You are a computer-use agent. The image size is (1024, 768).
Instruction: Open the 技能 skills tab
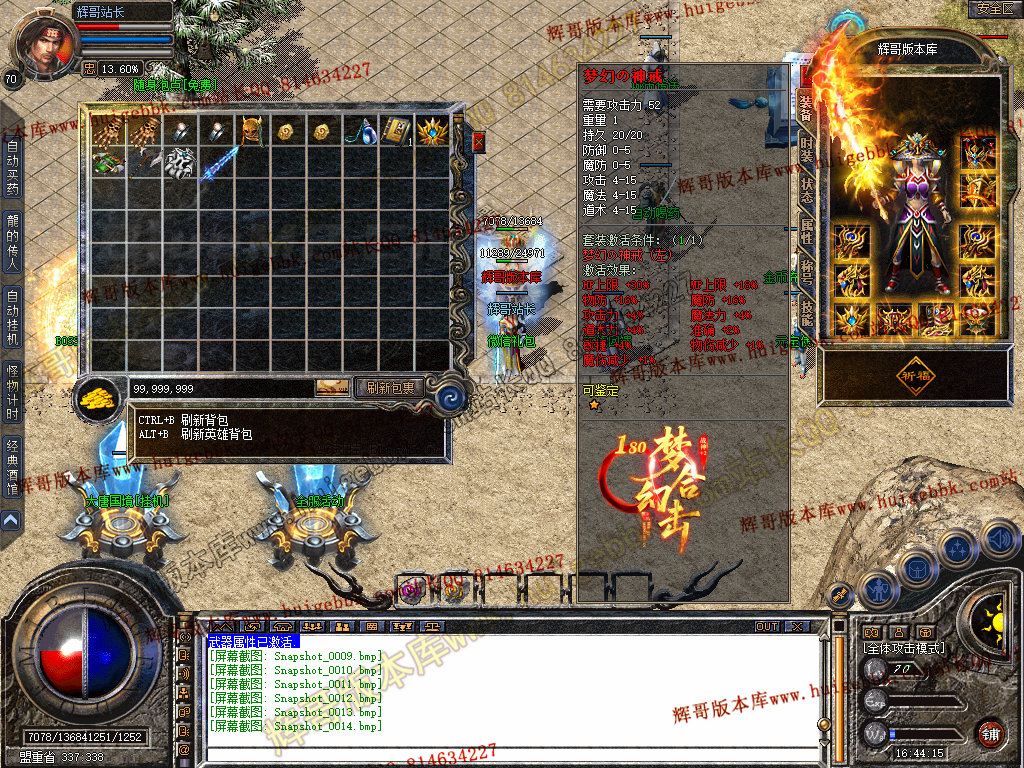pyautogui.click(x=806, y=312)
